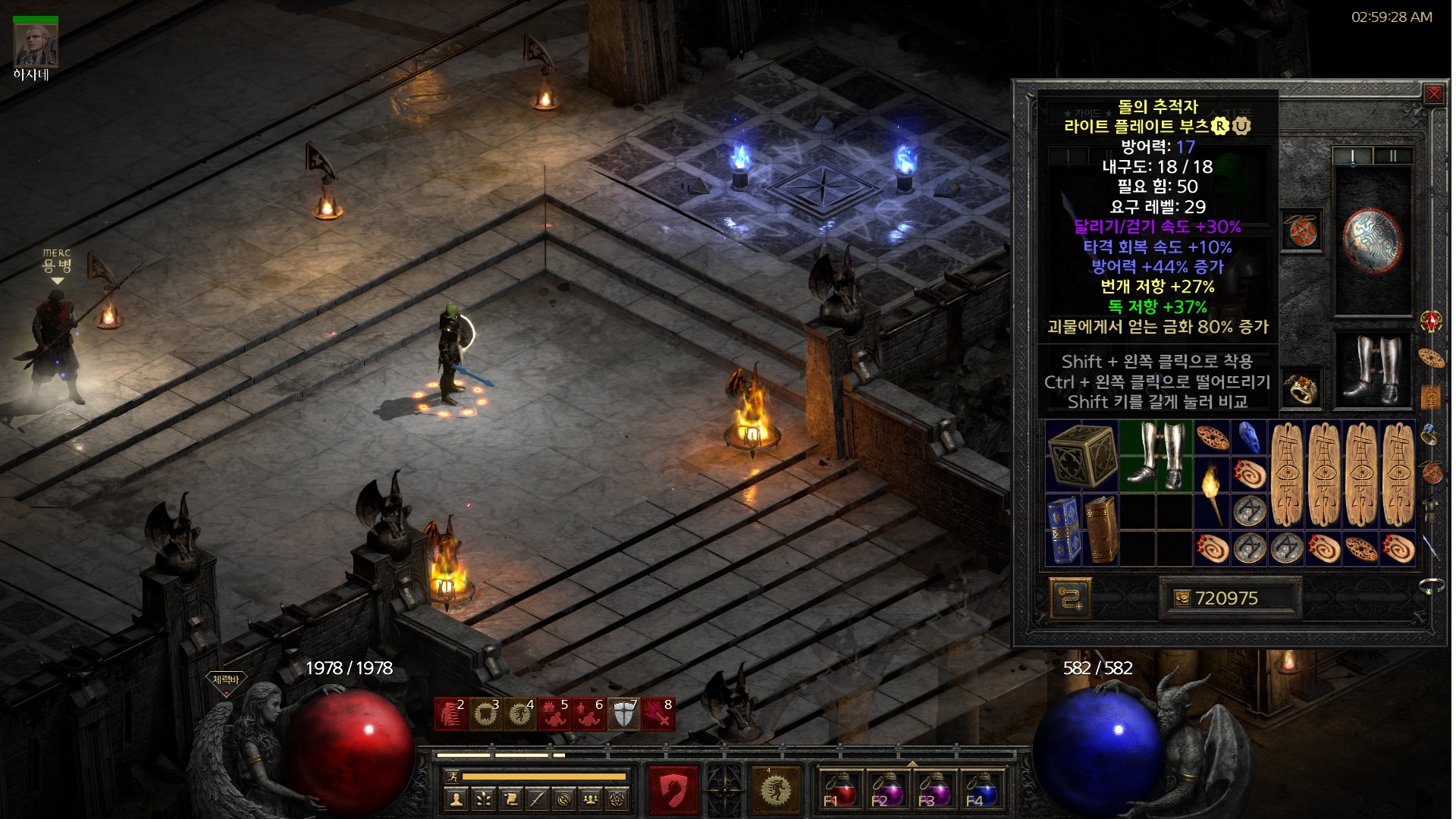Select the blue tome in inventory
The width and height of the screenshot is (1456, 819).
[x=1063, y=530]
